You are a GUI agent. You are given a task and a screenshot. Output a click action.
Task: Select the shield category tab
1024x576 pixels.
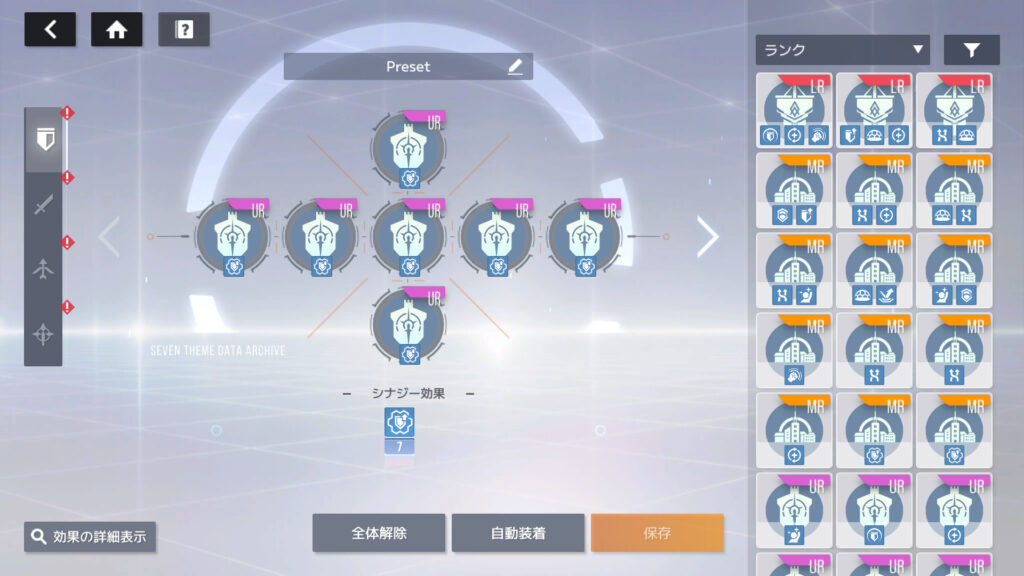coord(43,141)
